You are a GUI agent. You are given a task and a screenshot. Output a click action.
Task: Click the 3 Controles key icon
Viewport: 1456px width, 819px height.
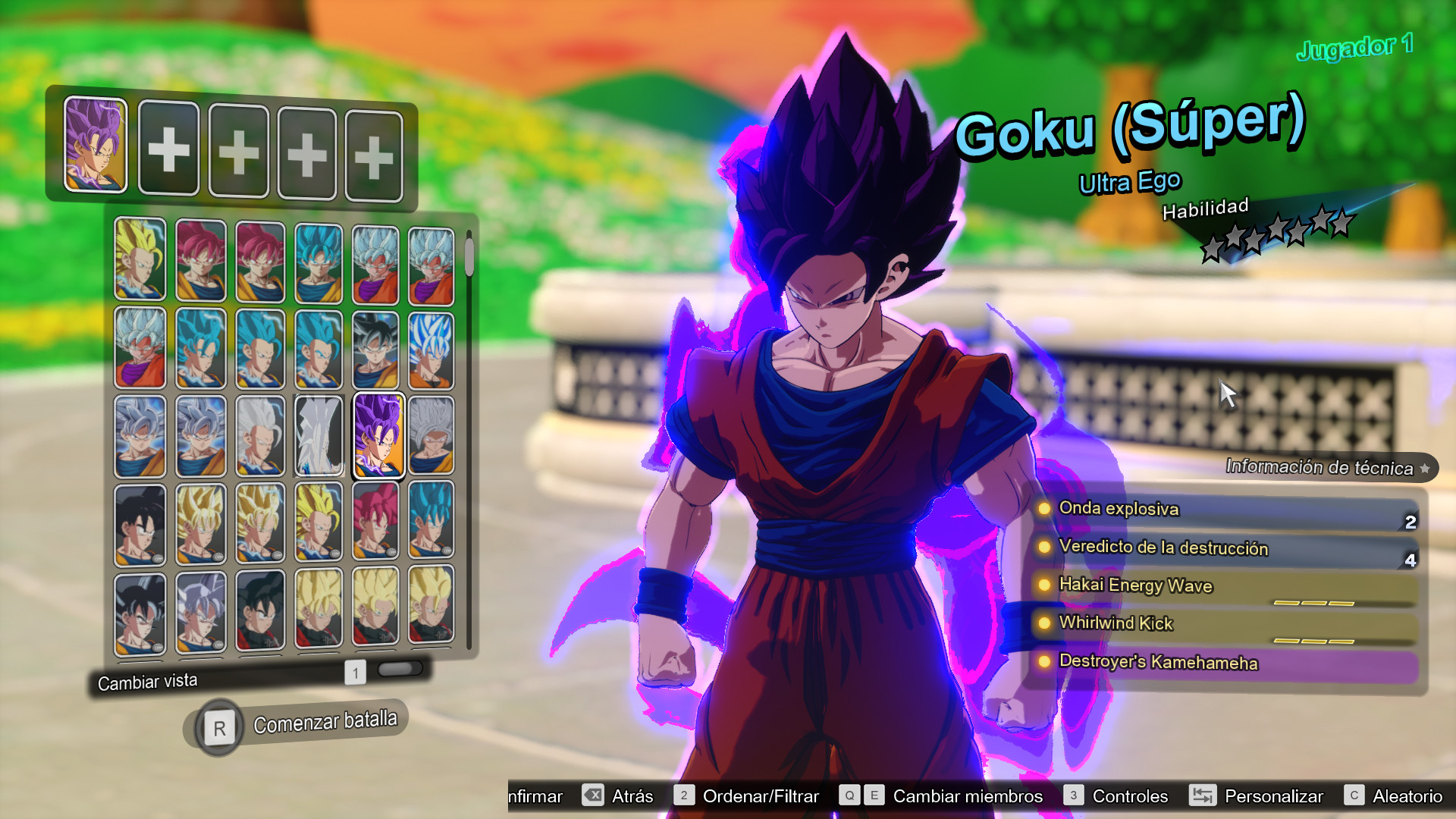[x=1074, y=796]
